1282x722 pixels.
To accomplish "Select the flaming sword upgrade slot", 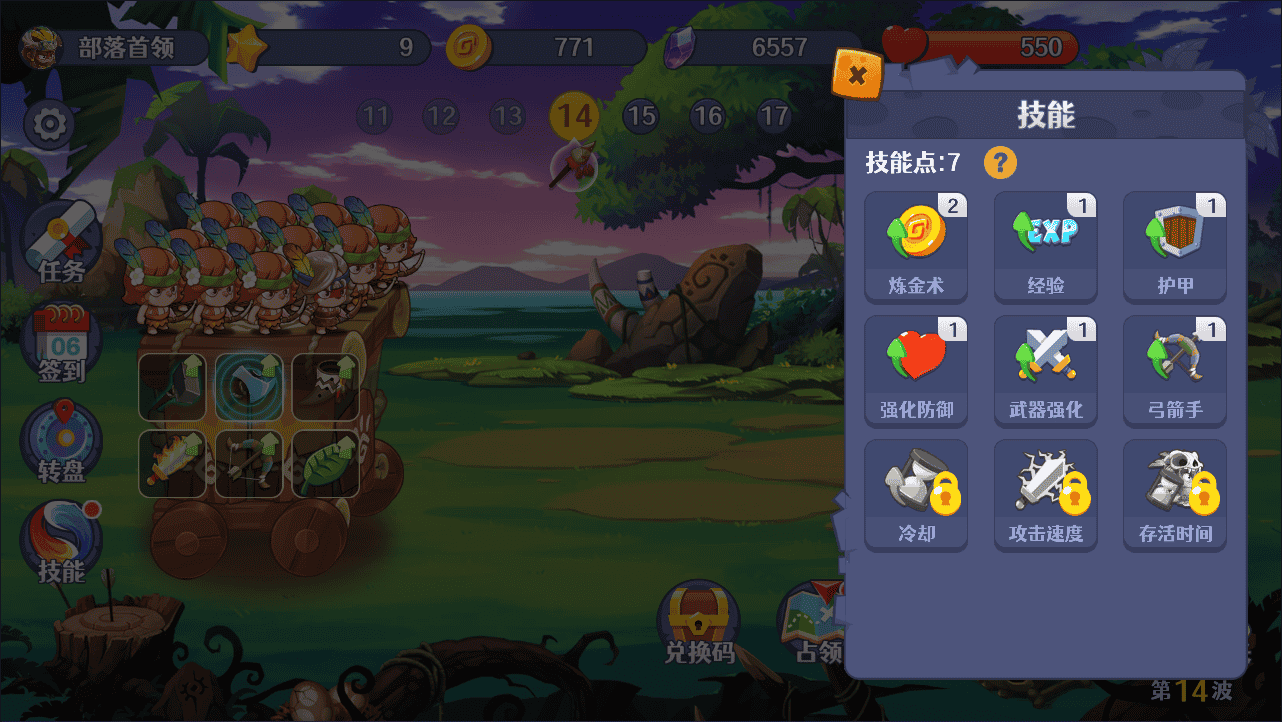I will point(172,464).
